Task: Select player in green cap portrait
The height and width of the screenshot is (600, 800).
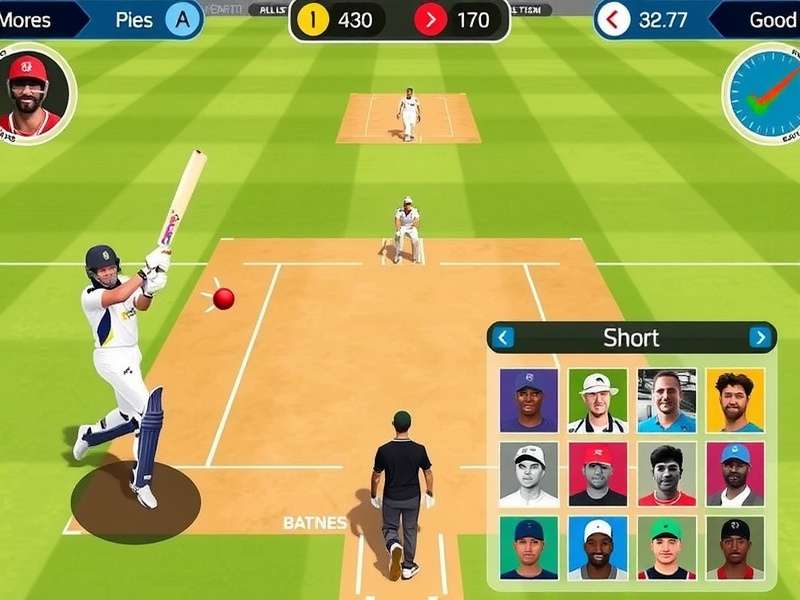Action: (x=666, y=548)
